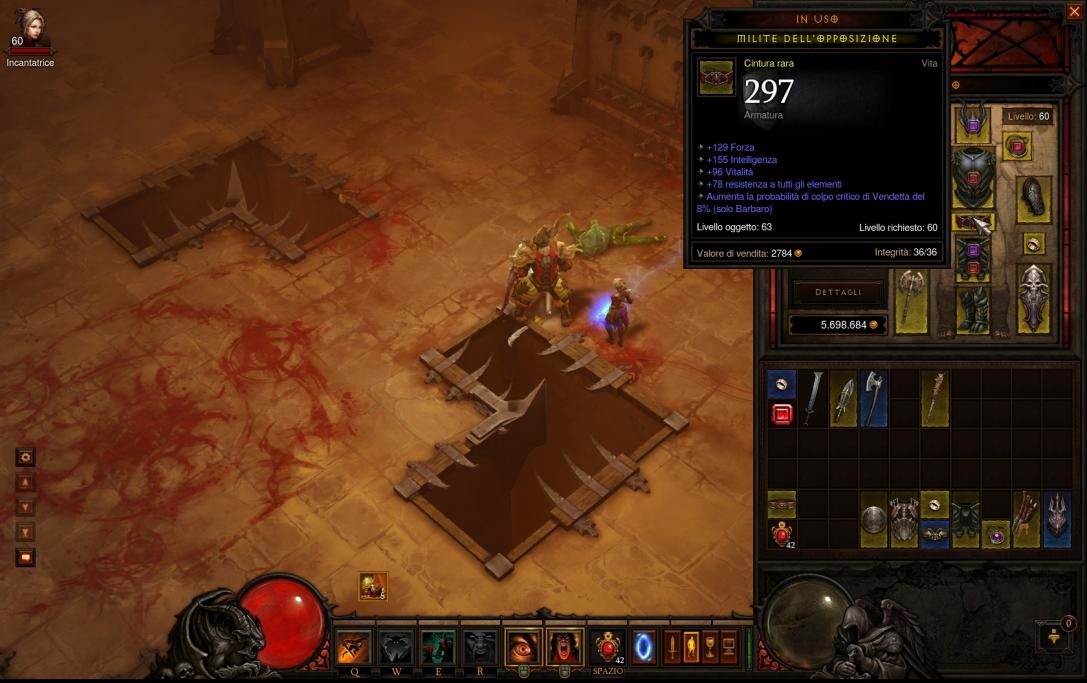The height and width of the screenshot is (683, 1087).
Task: Open the game menu computer icon
Action: tap(729, 647)
